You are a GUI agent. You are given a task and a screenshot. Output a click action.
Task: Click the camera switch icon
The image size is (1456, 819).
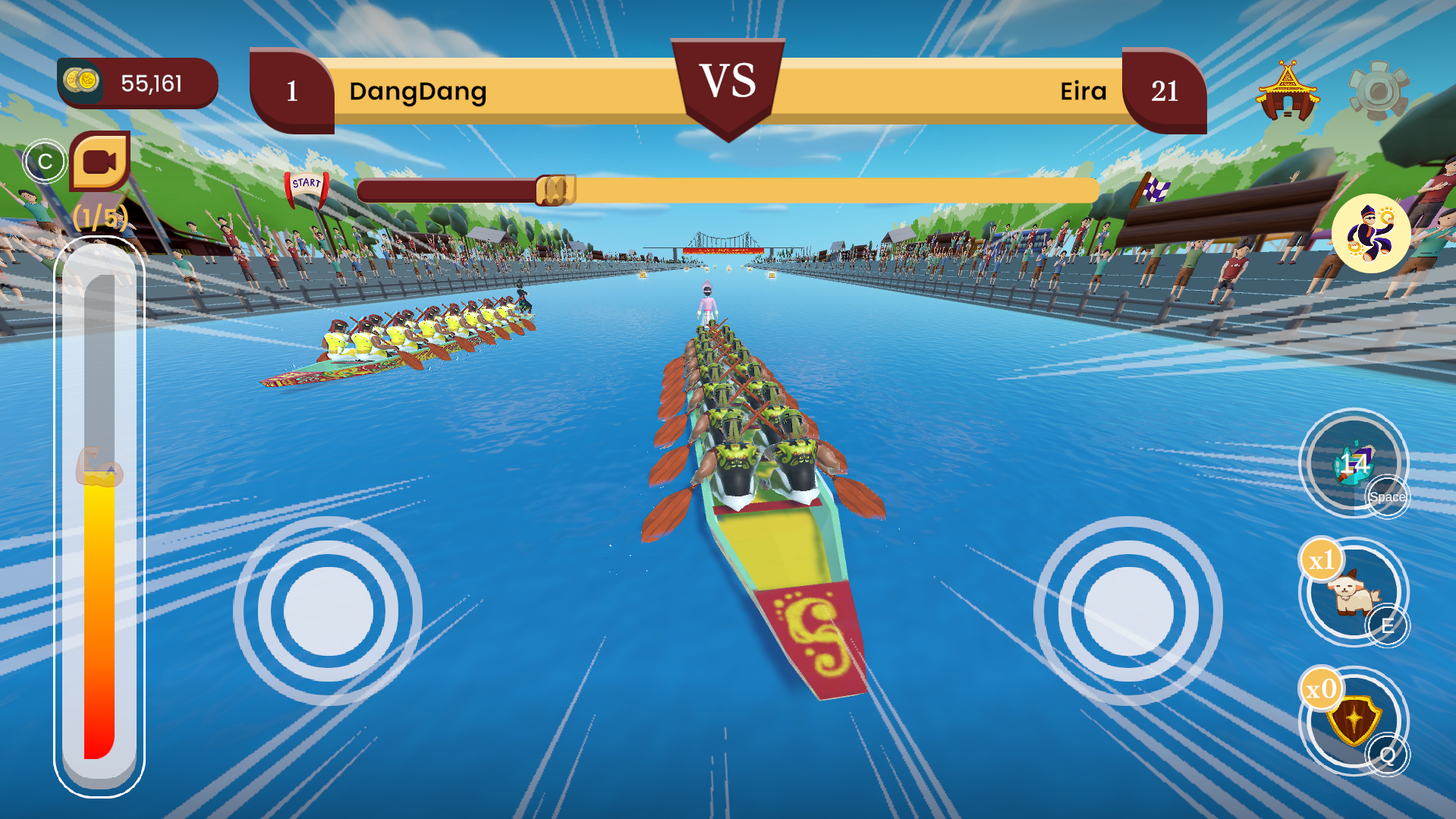click(x=101, y=162)
